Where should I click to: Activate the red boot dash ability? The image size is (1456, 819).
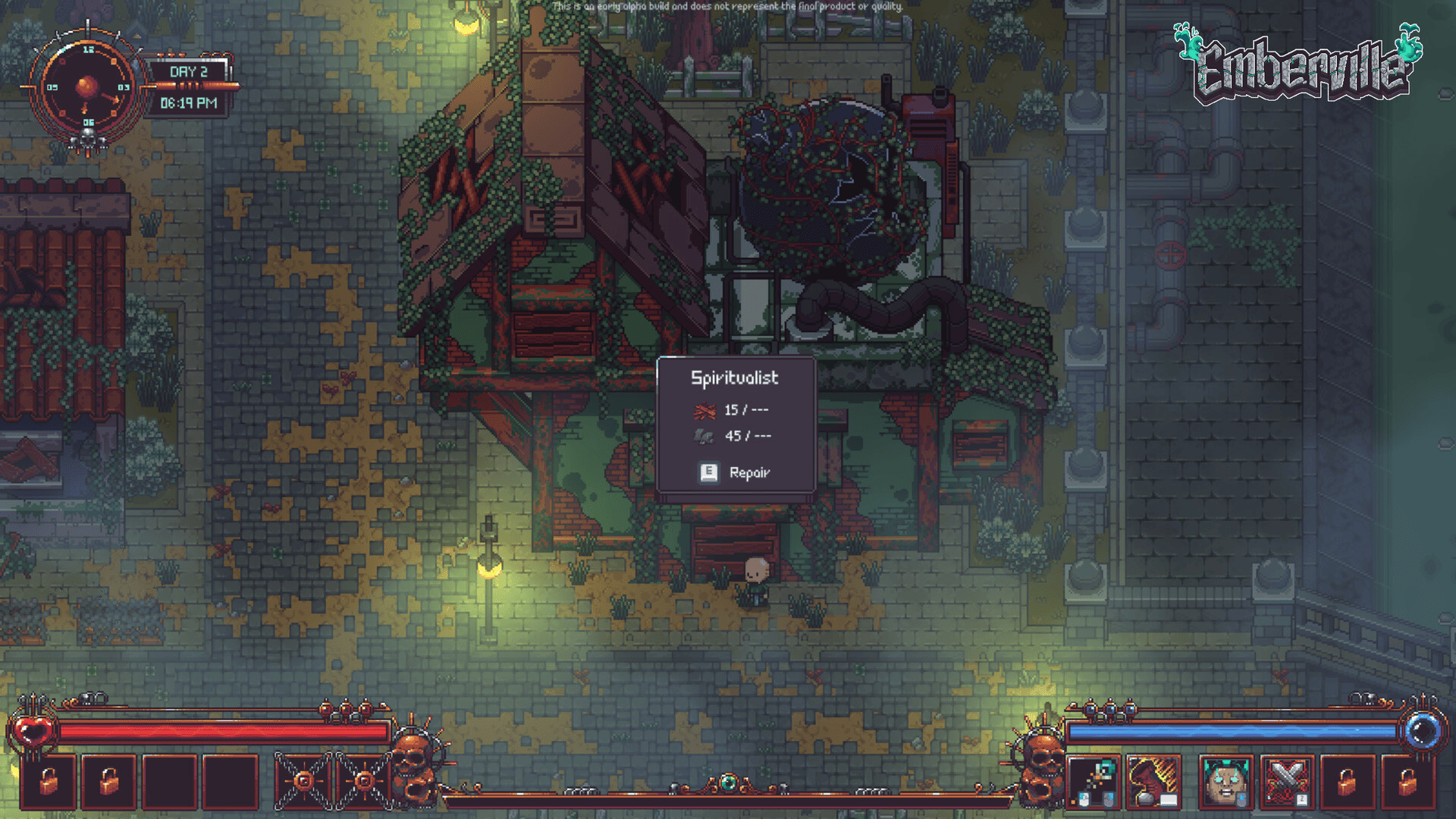coord(1153,782)
